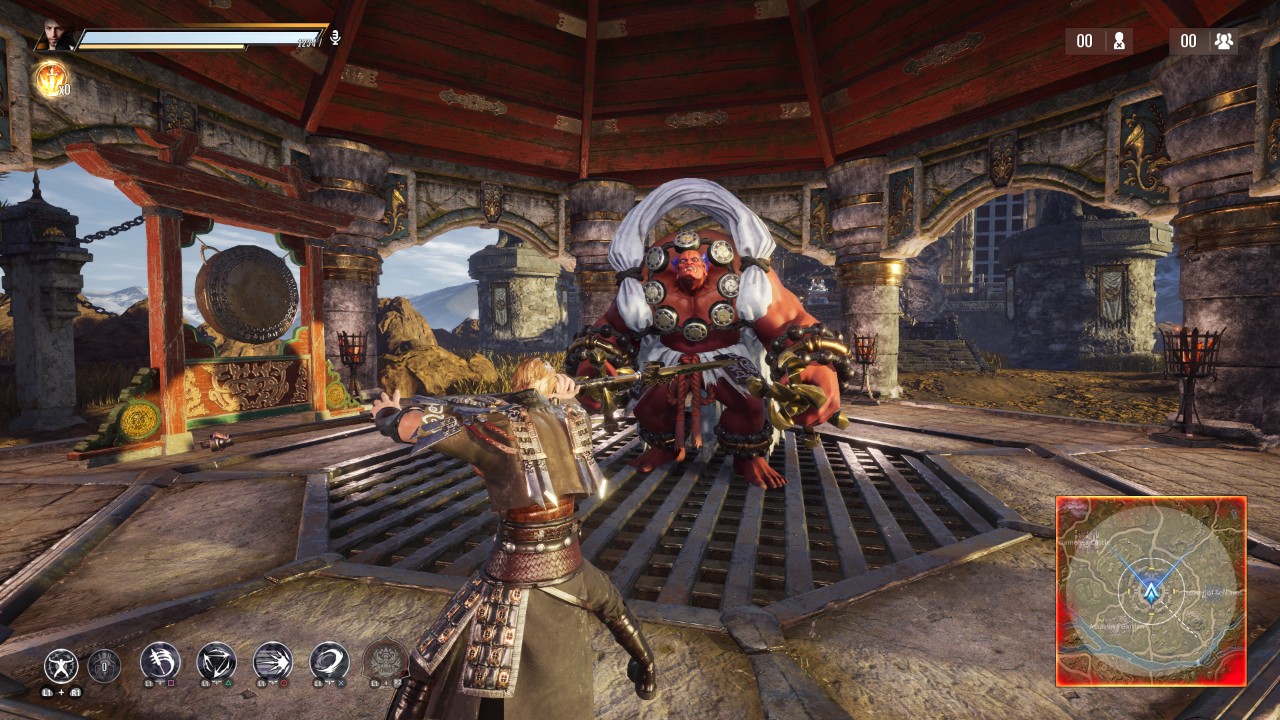Image resolution: width=1280 pixels, height=720 pixels.
Task: Open the circular minimap
Action: tap(1150, 591)
